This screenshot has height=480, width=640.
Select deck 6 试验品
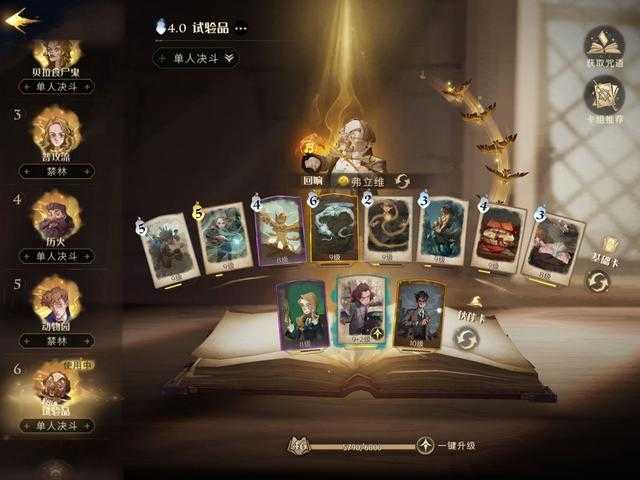[57, 392]
